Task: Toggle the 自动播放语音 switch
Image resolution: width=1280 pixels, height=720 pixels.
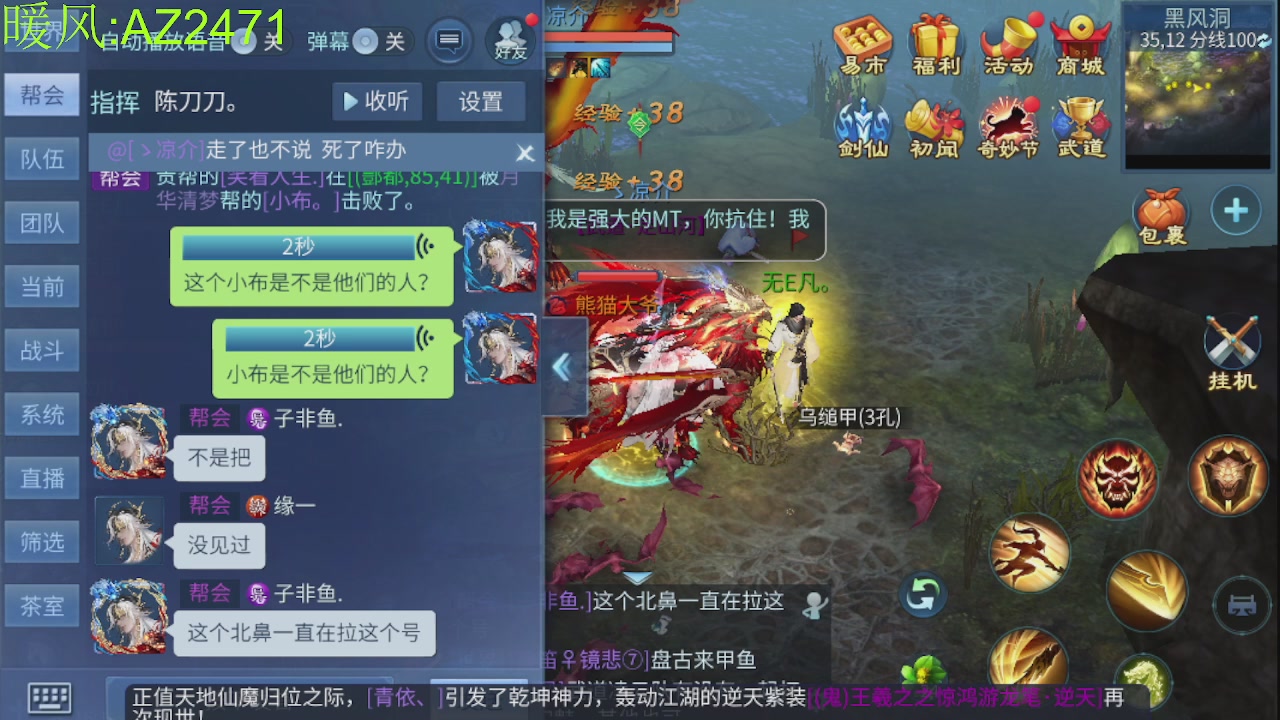Action: [247, 41]
